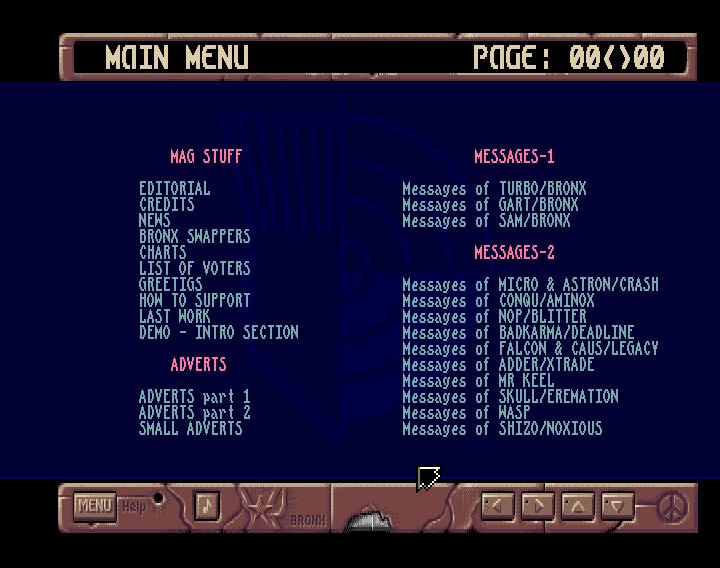Read Messages of SAM/BRONX
The height and width of the screenshot is (568, 720).
click(486, 221)
